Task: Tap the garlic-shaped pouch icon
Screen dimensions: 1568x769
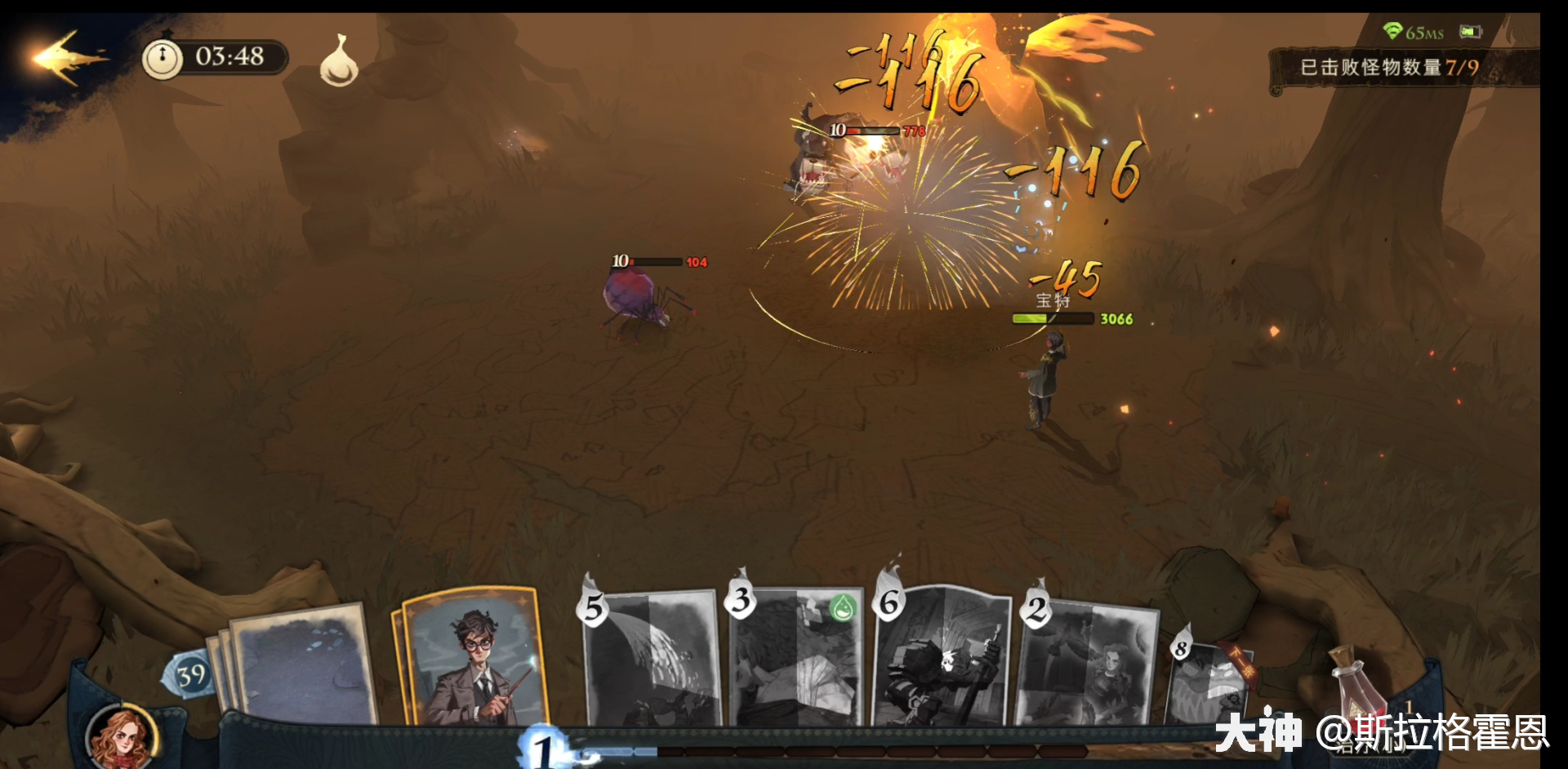Action: pos(339,62)
